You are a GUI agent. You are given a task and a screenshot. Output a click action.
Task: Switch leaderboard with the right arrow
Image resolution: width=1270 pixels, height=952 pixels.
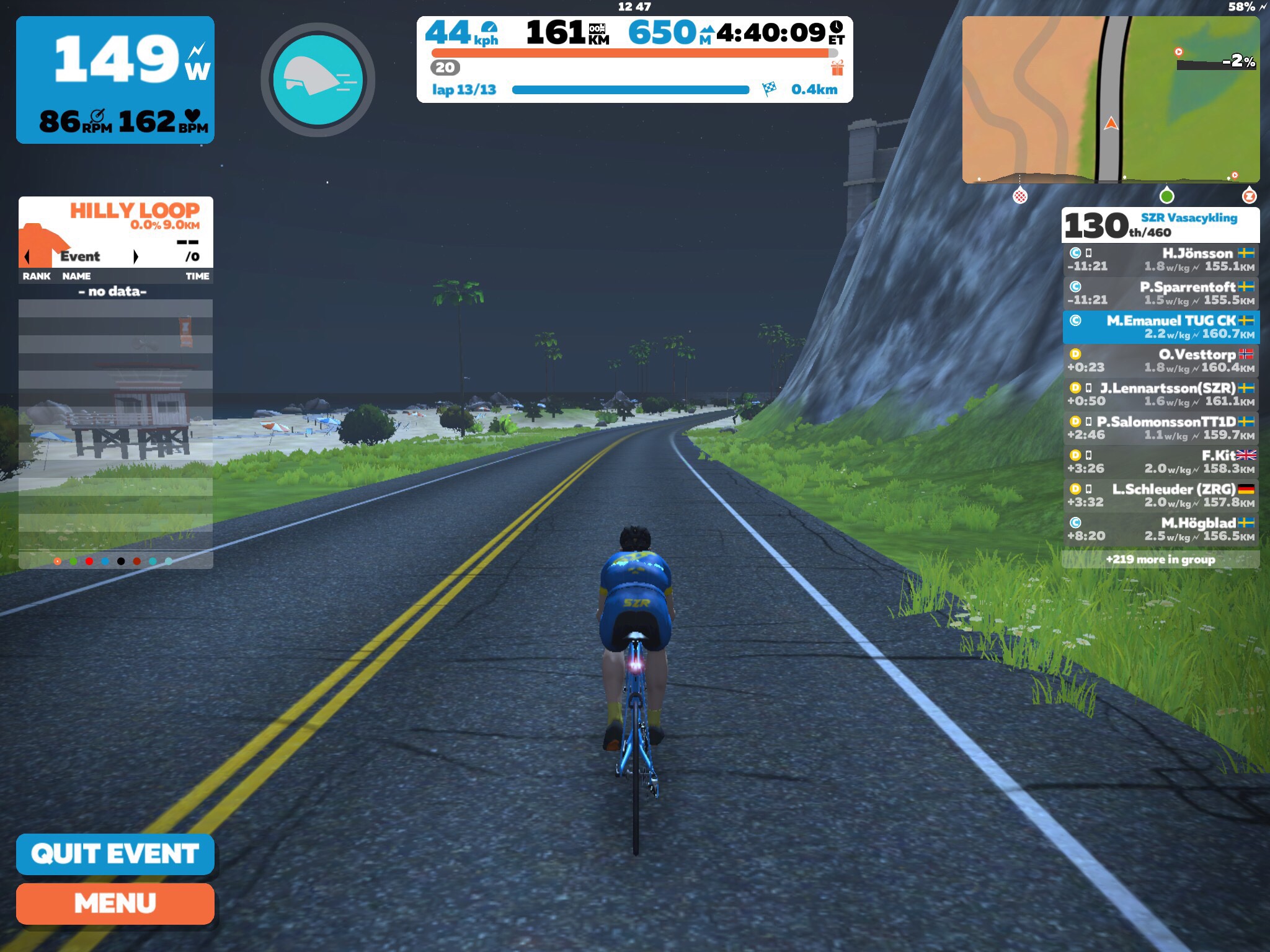click(136, 257)
